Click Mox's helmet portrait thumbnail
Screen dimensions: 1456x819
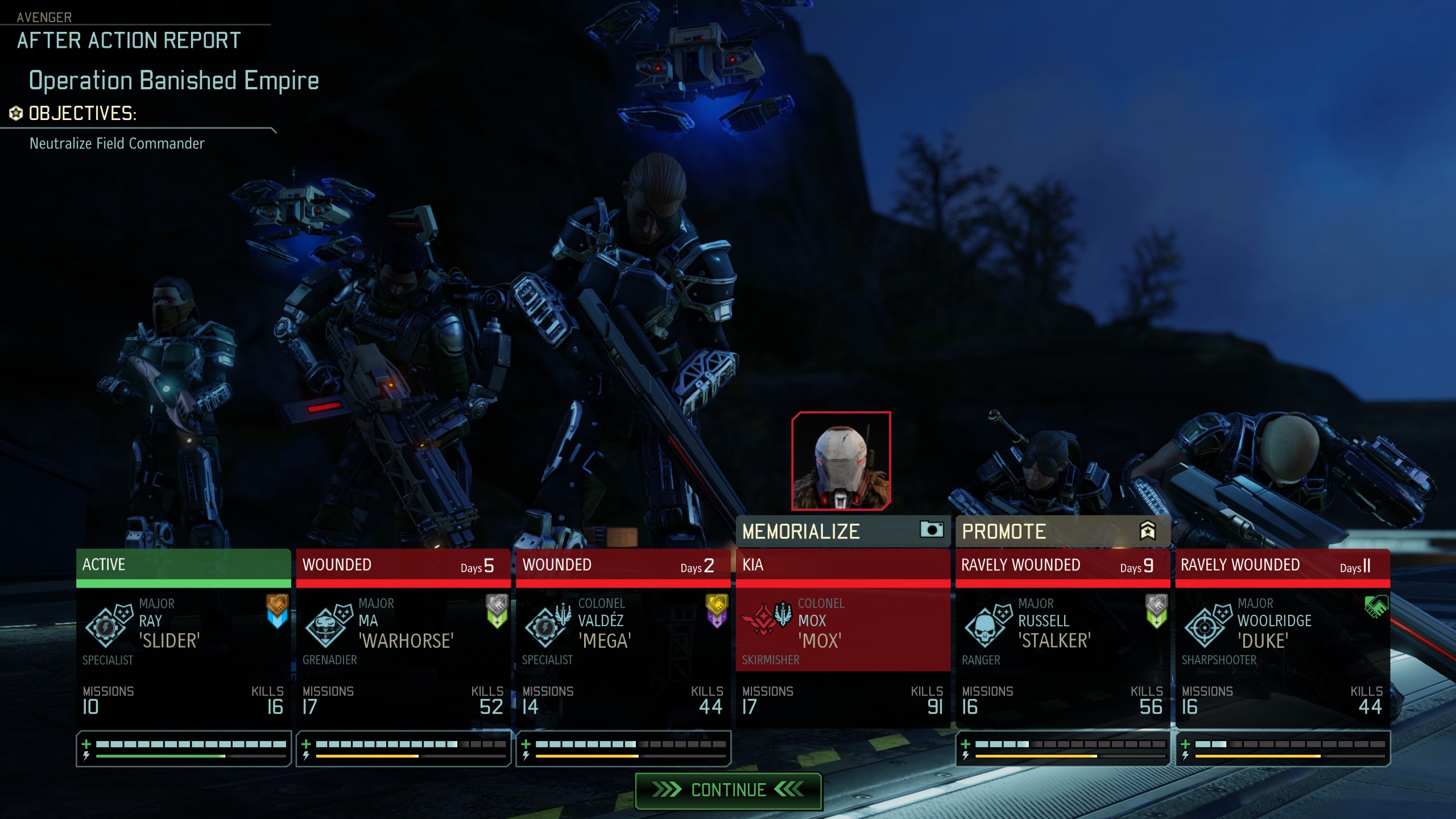(x=841, y=461)
